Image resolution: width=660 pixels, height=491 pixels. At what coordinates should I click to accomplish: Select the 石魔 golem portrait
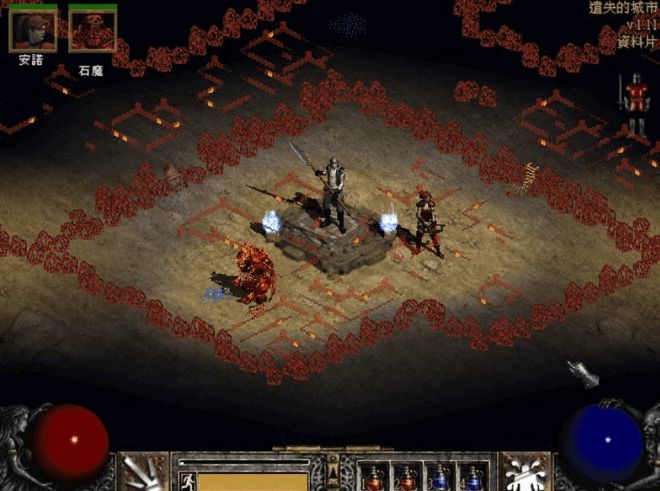92,30
